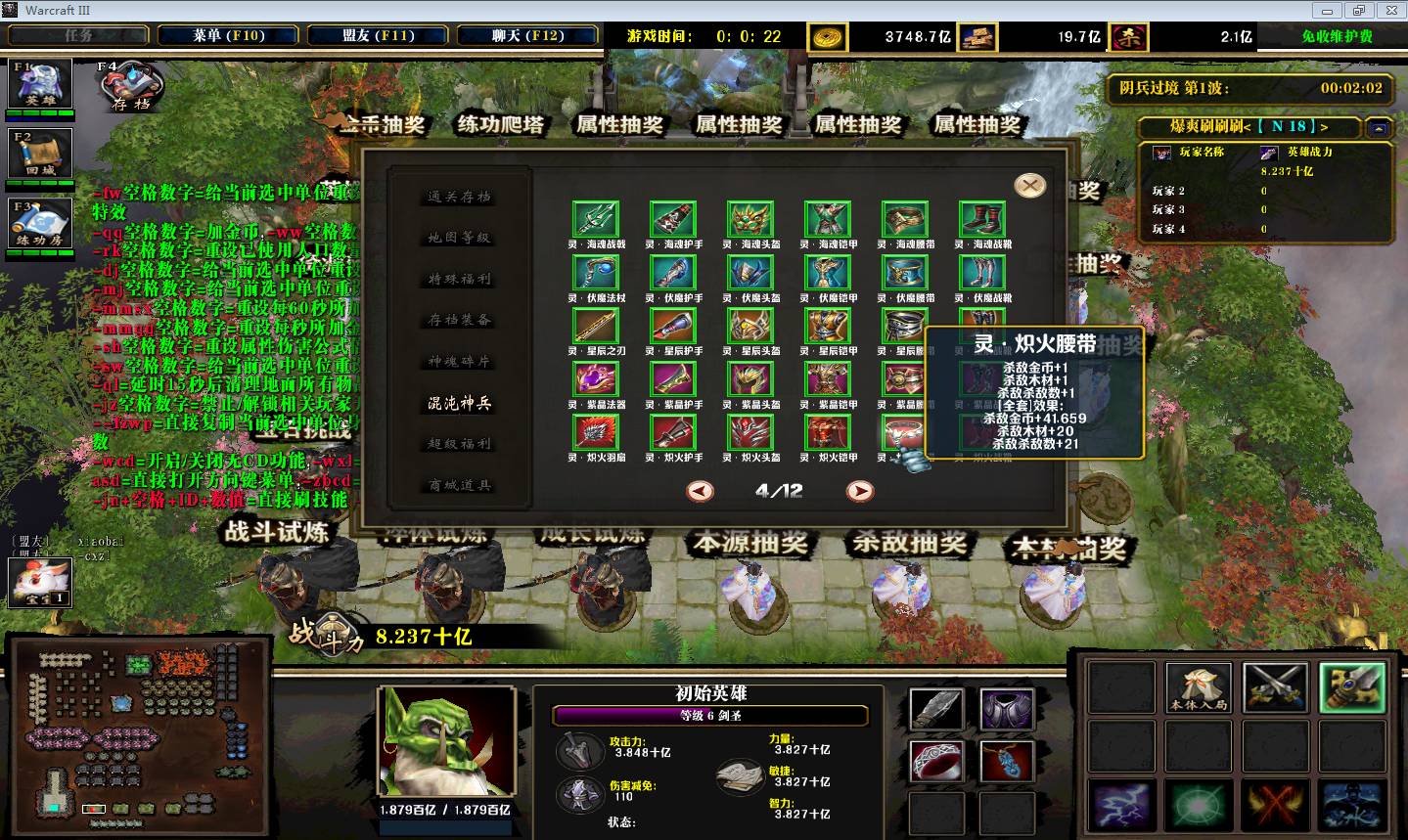Go to the previous equipment page
1408x840 pixels.
point(700,491)
